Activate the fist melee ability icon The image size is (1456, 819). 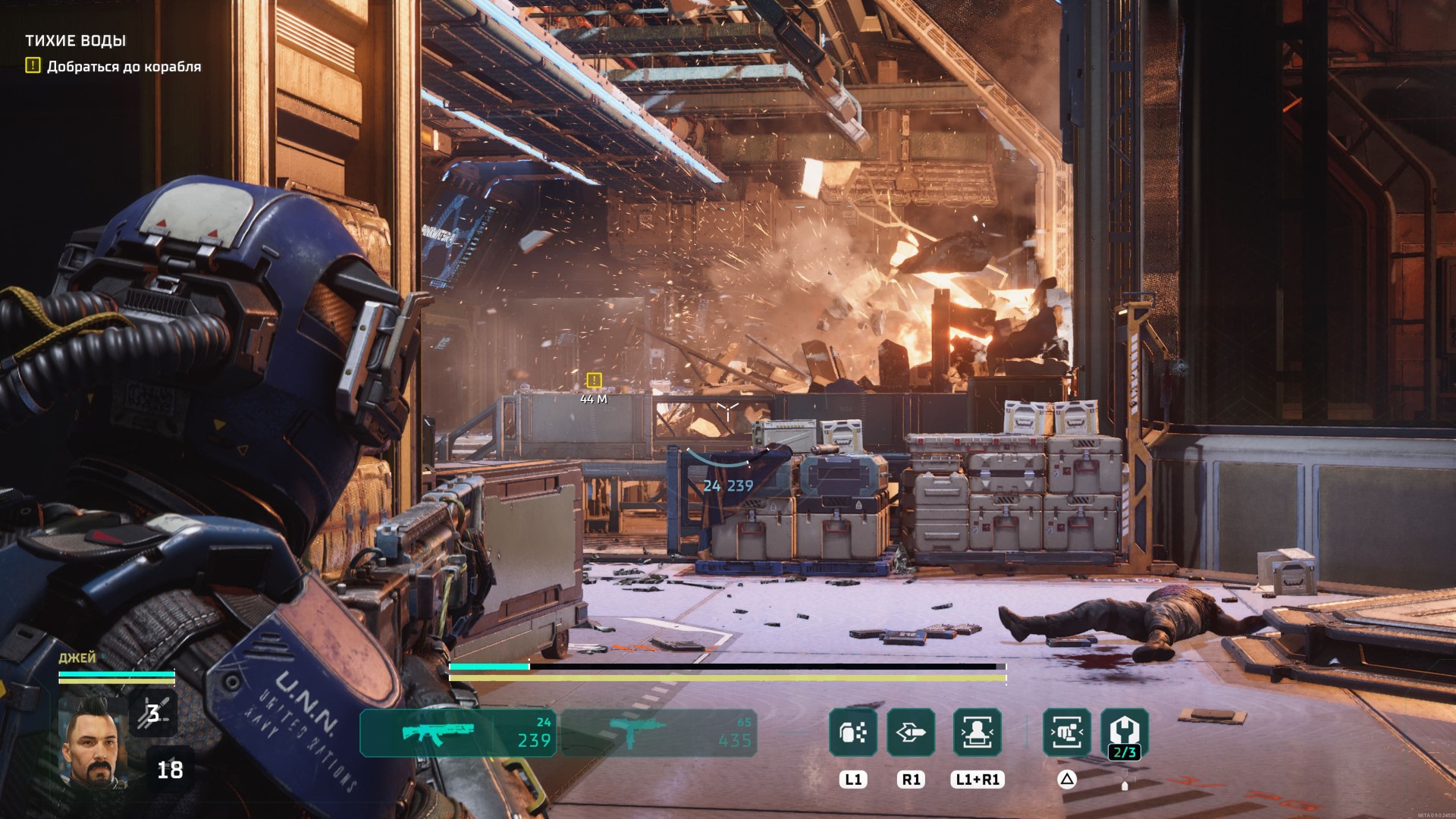[1067, 732]
